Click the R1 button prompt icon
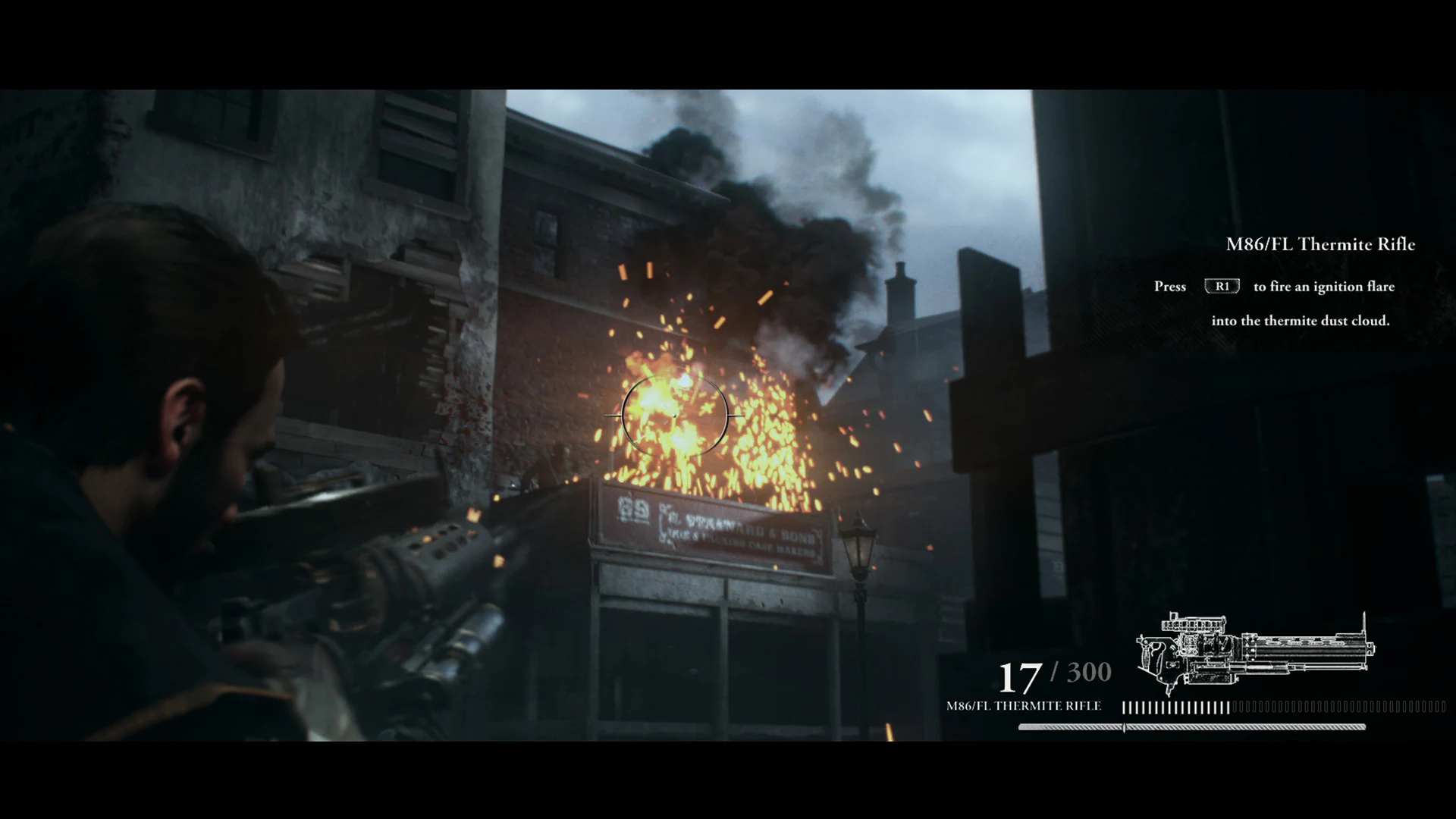This screenshot has width=1456, height=819. click(x=1221, y=286)
